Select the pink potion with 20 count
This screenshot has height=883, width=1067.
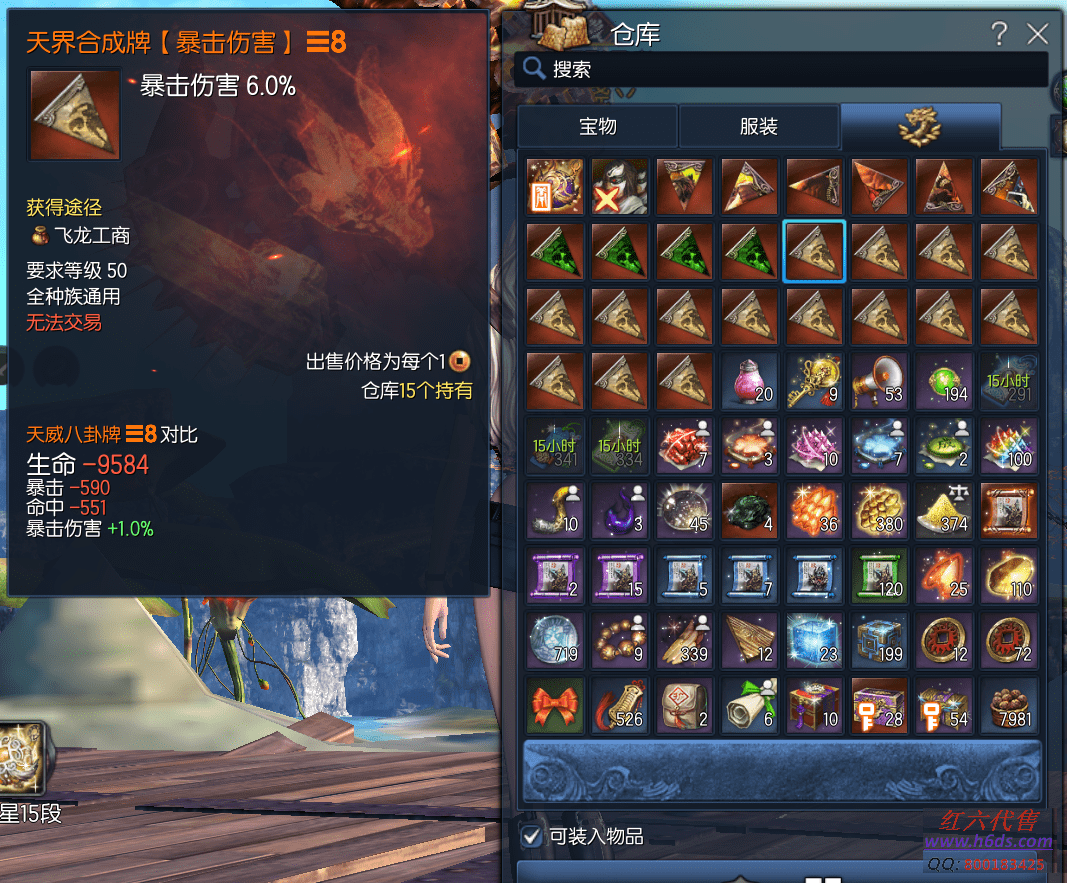(x=749, y=381)
